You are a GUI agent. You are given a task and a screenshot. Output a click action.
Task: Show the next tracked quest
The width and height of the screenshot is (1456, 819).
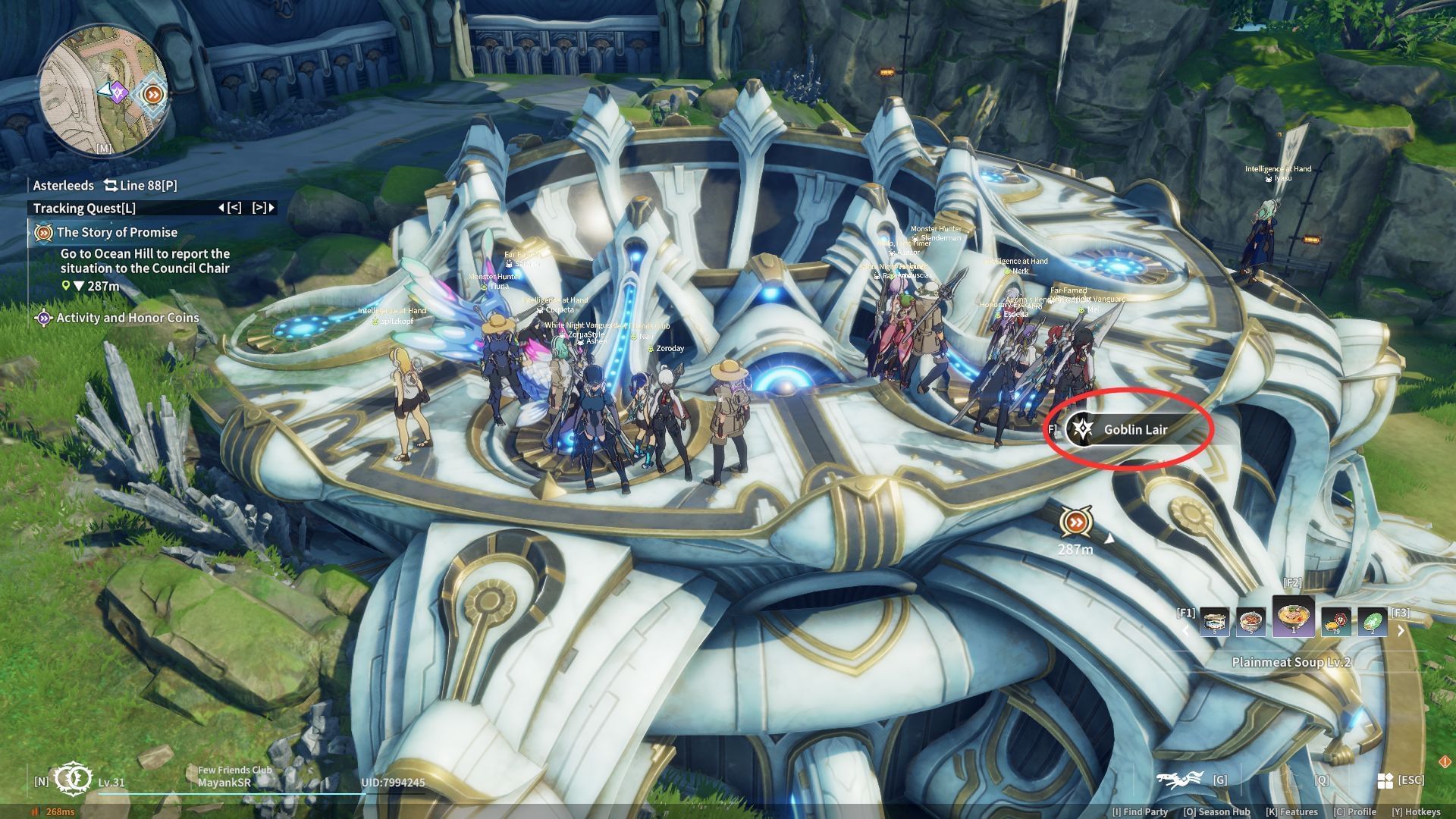pyautogui.click(x=263, y=208)
